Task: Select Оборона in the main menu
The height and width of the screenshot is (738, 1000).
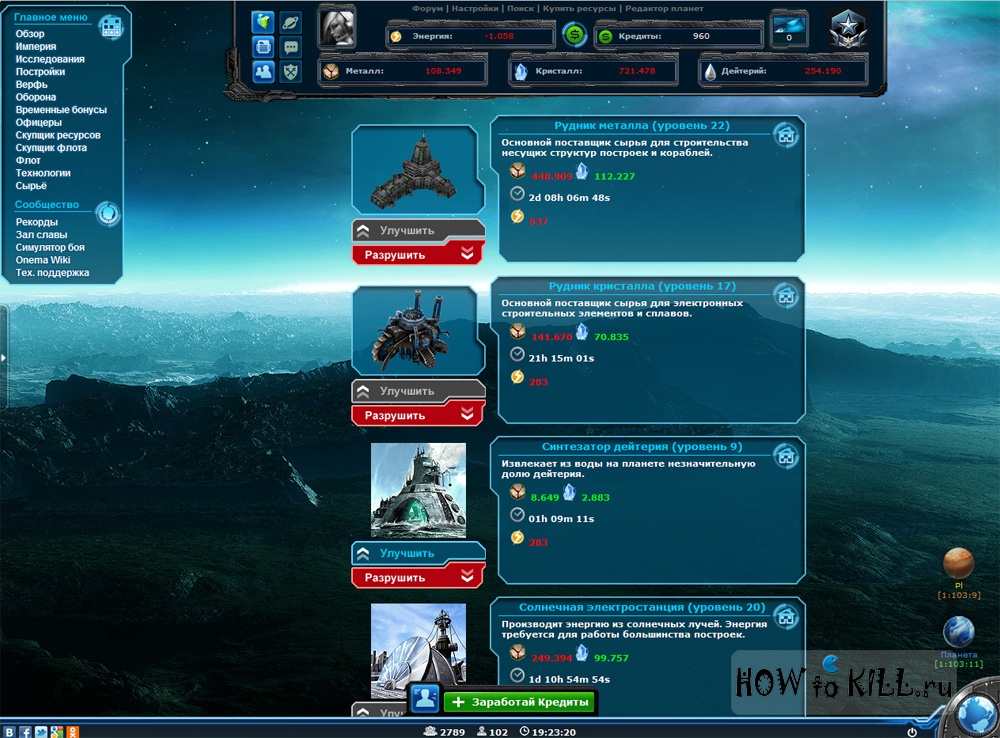Action: 36,97
